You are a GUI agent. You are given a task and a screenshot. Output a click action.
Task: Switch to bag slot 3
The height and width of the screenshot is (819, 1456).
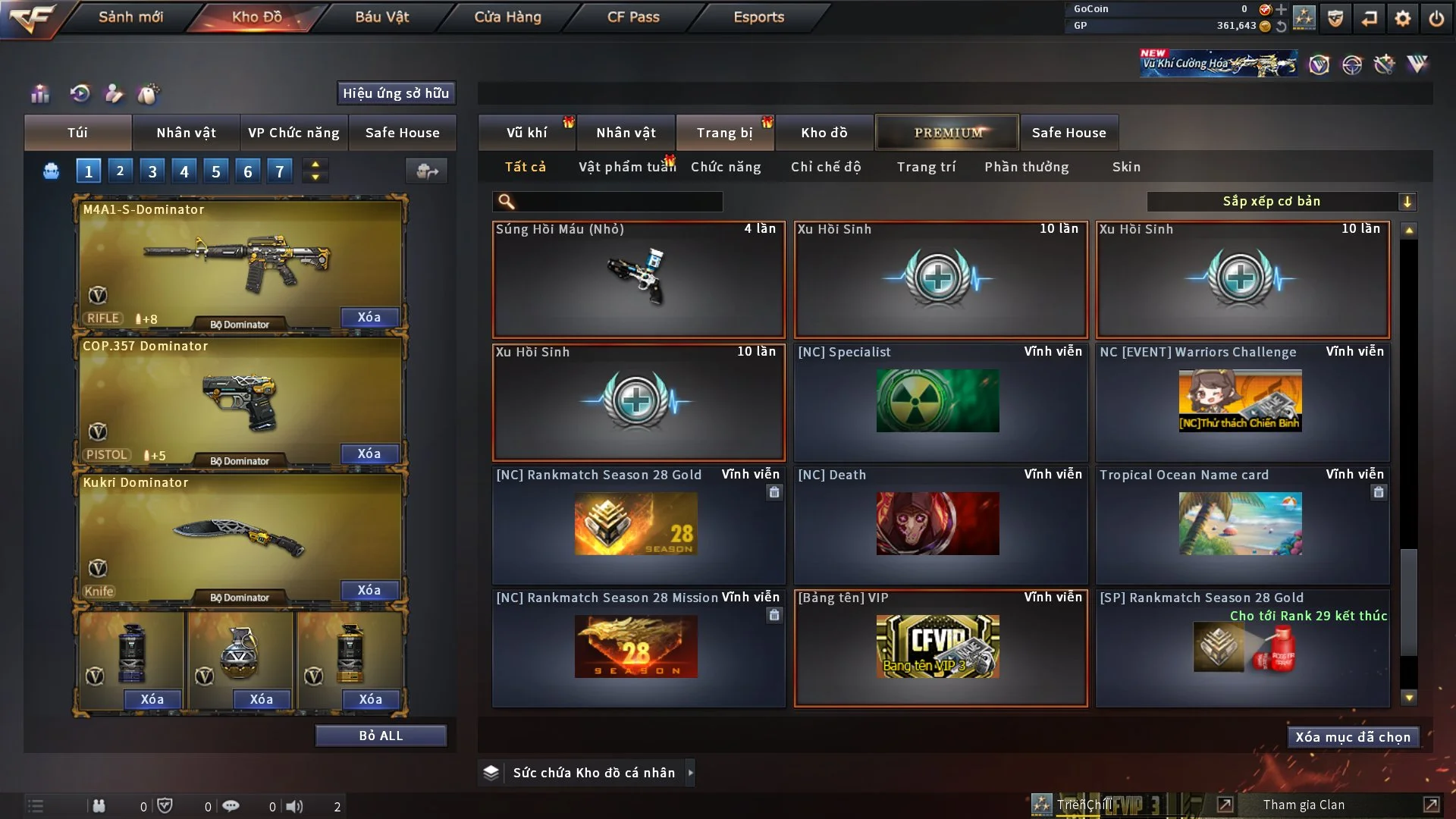pos(152,171)
